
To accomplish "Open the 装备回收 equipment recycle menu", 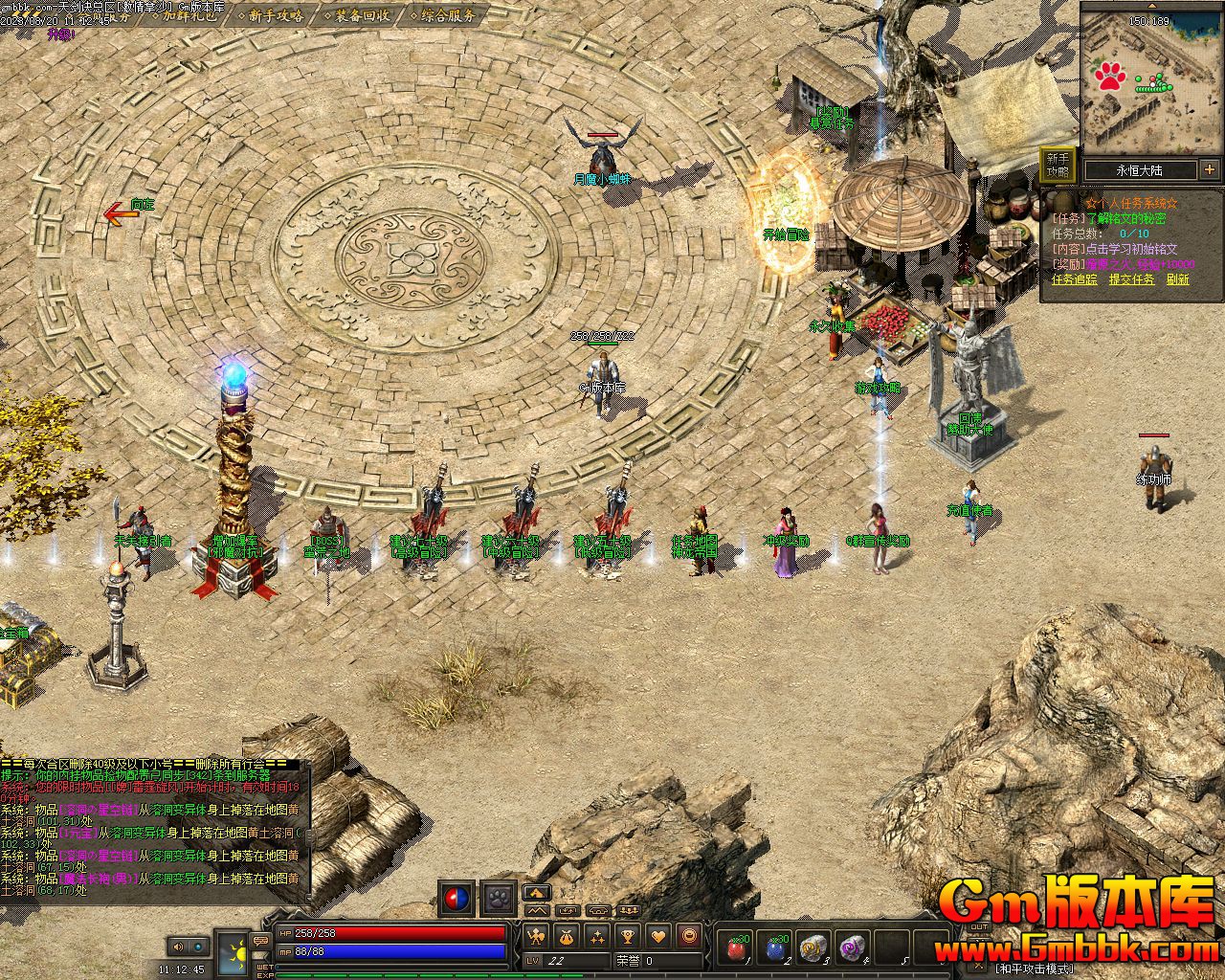I will point(360,15).
